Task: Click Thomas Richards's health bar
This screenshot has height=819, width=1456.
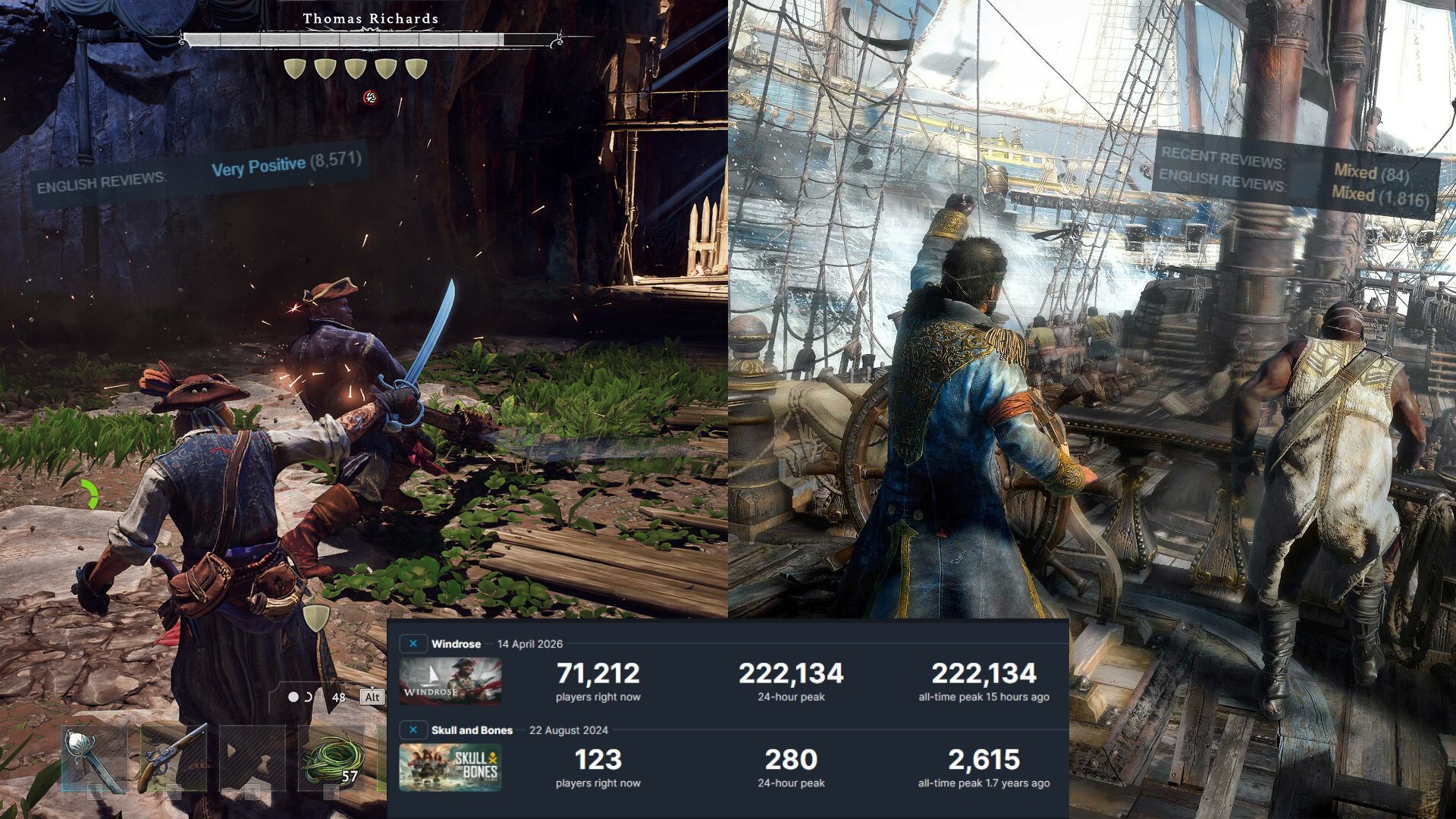Action: 372,39
